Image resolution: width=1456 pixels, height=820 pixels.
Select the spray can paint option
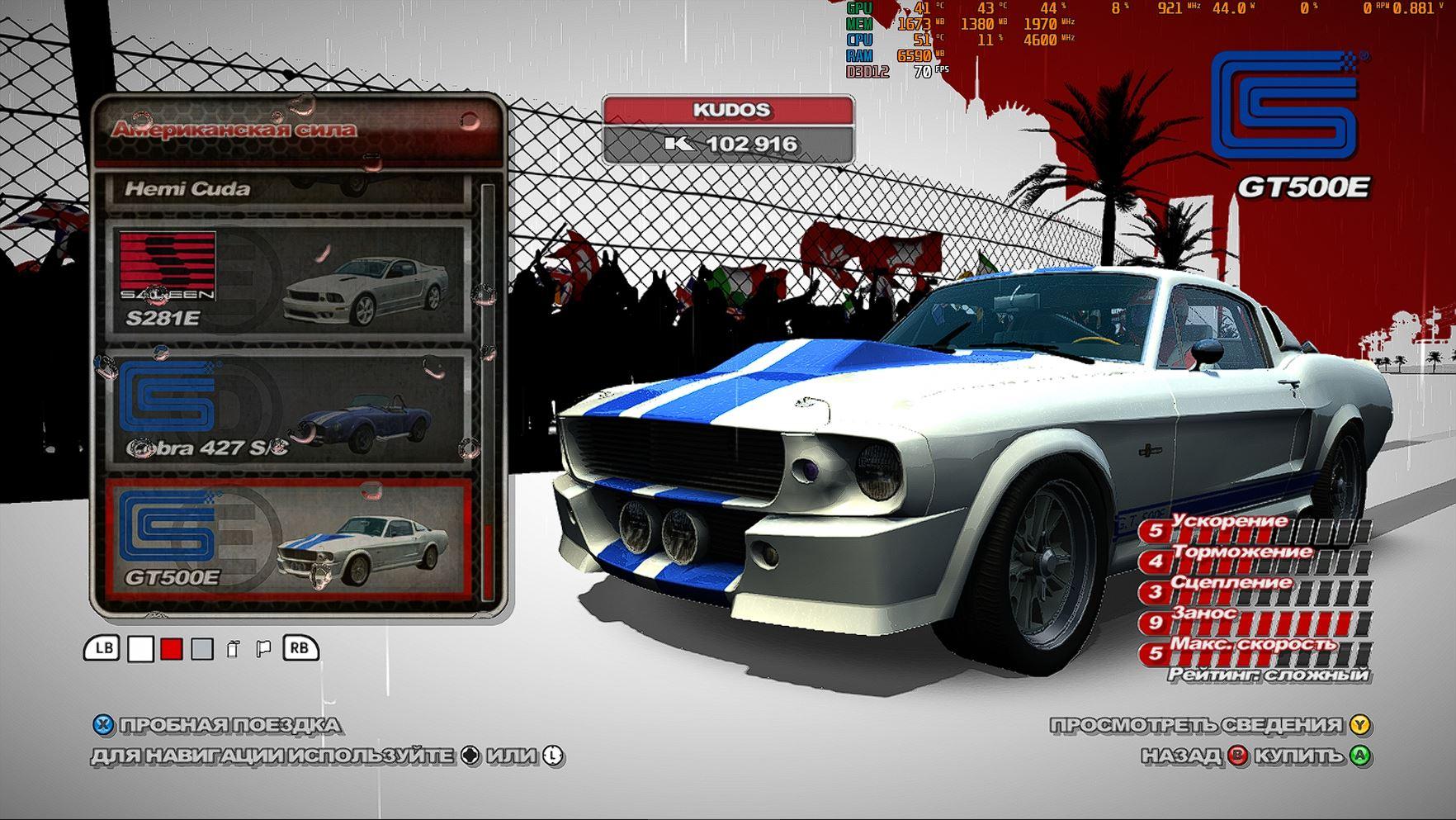pos(233,650)
